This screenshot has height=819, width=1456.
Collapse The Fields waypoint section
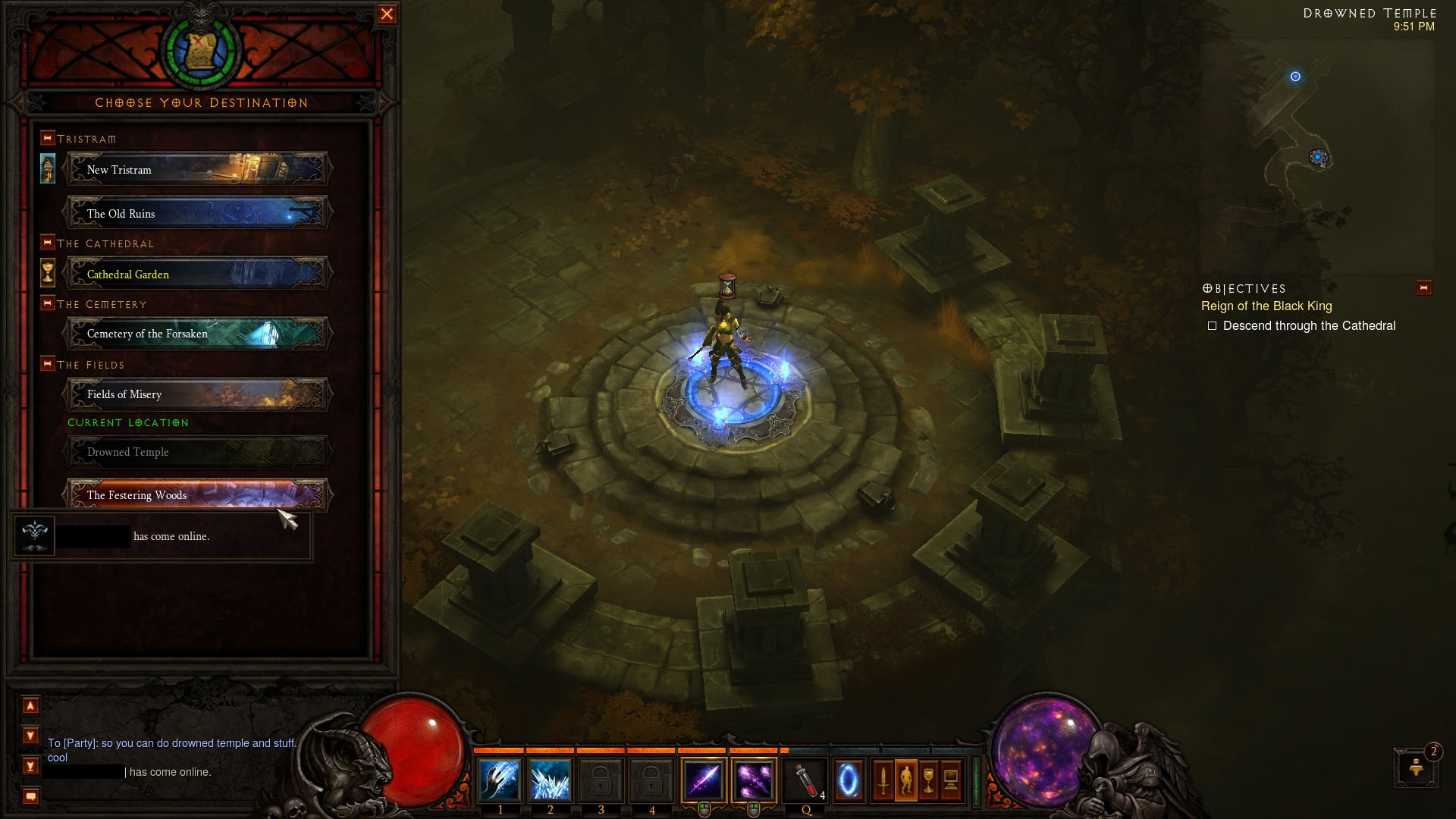[x=48, y=364]
